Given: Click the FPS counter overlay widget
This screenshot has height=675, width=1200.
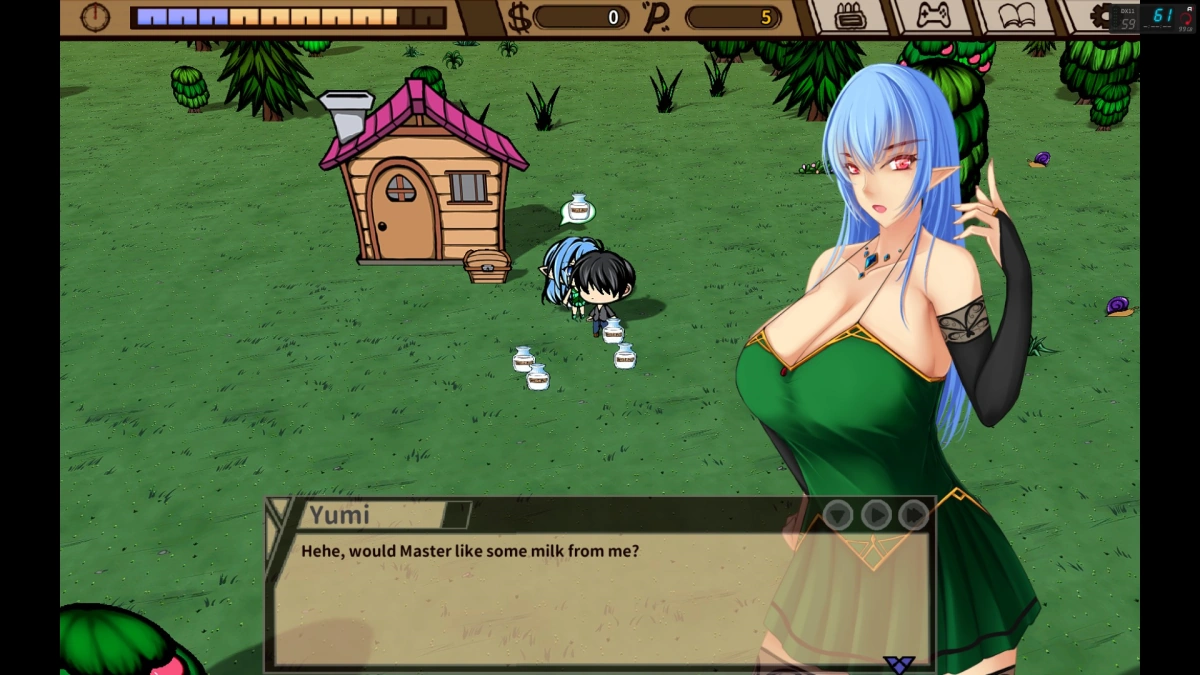Looking at the screenshot, I should click(x=1154, y=17).
